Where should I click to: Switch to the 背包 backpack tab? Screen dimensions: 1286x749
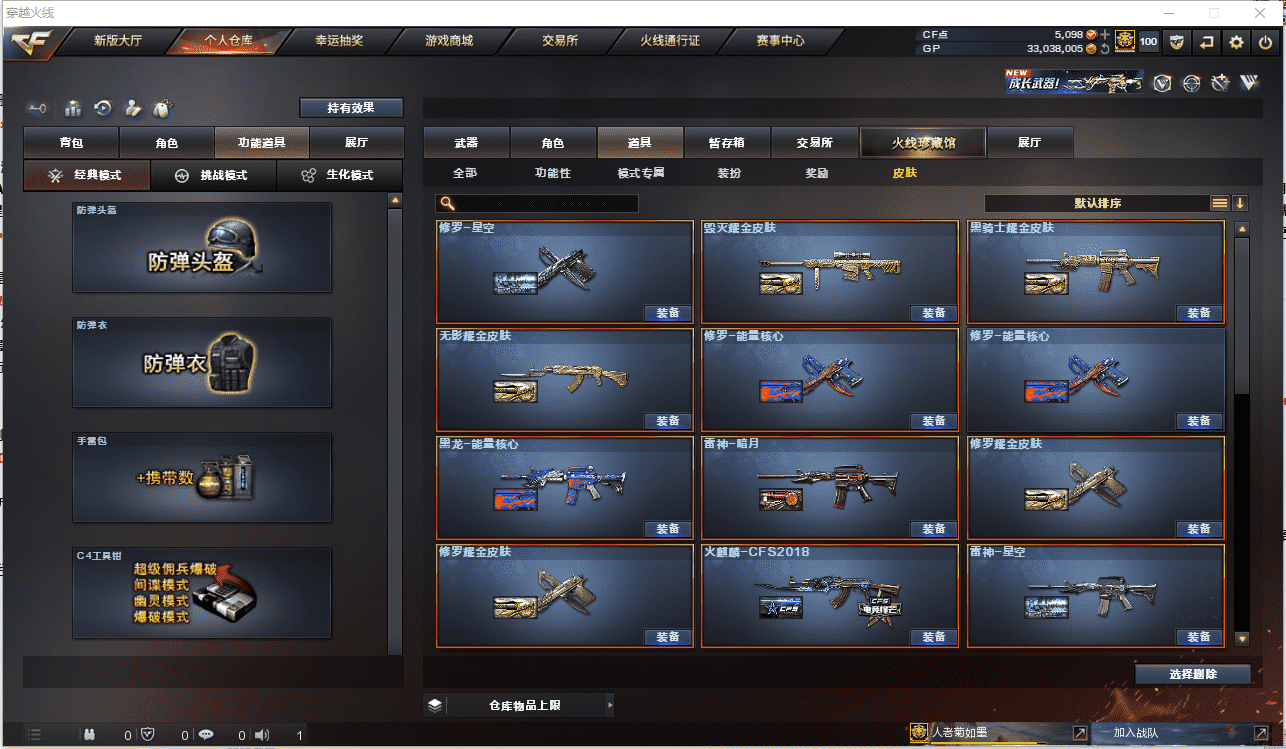pyautogui.click(x=71, y=143)
